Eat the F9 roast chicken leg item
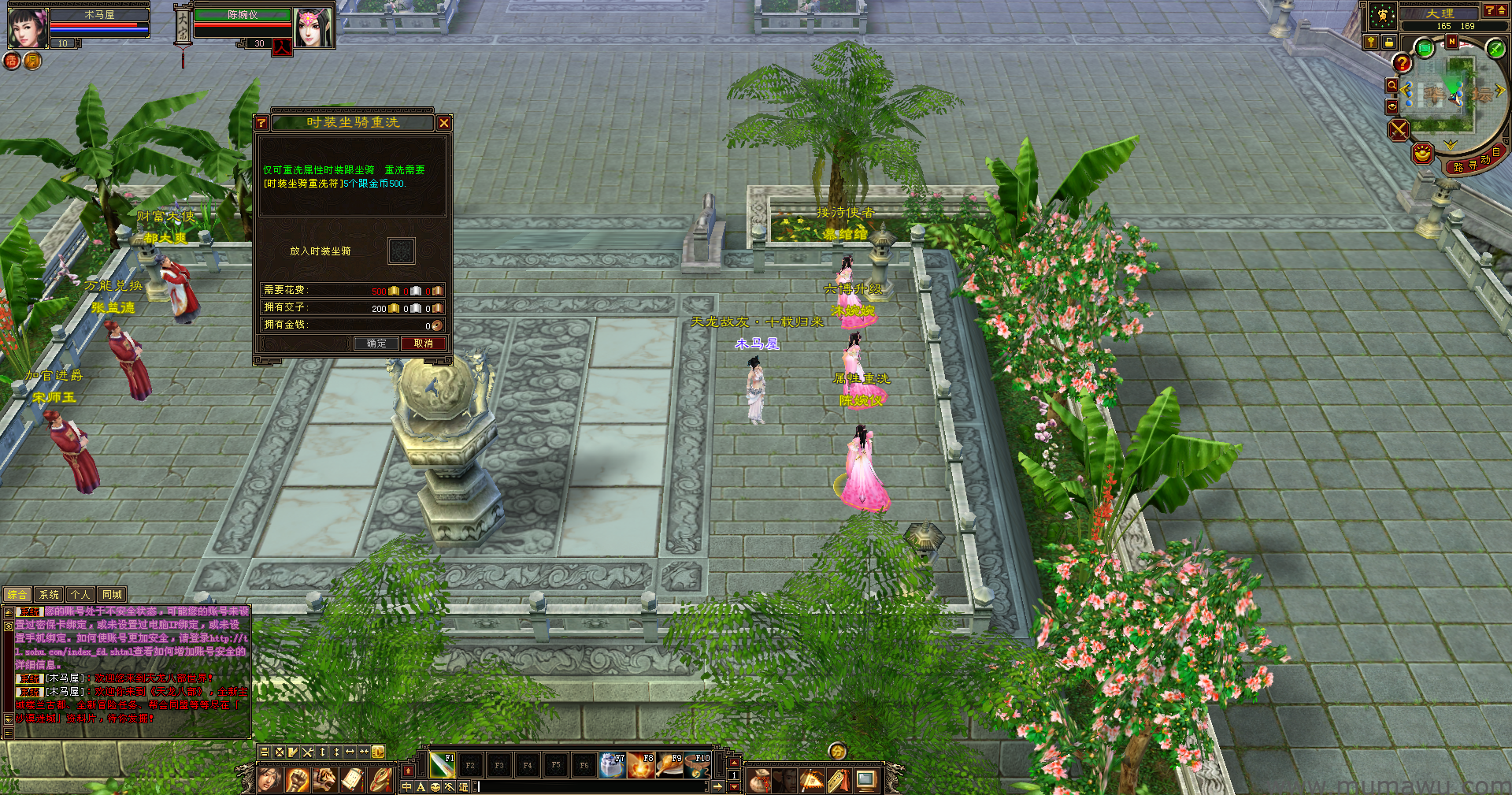 669,764
